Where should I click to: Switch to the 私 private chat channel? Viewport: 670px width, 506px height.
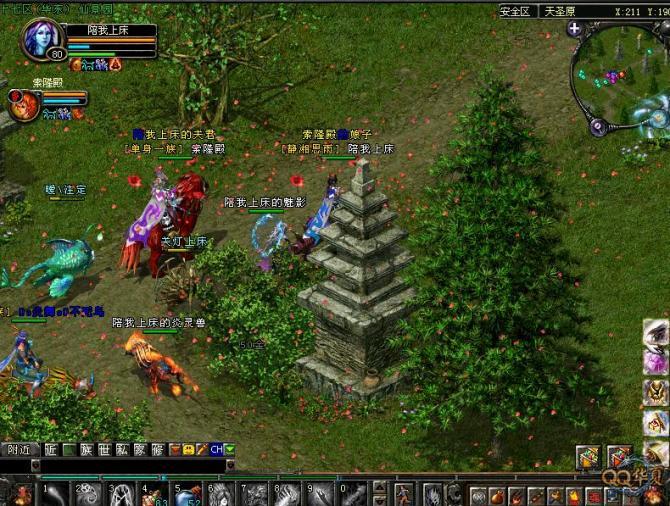click(121, 450)
